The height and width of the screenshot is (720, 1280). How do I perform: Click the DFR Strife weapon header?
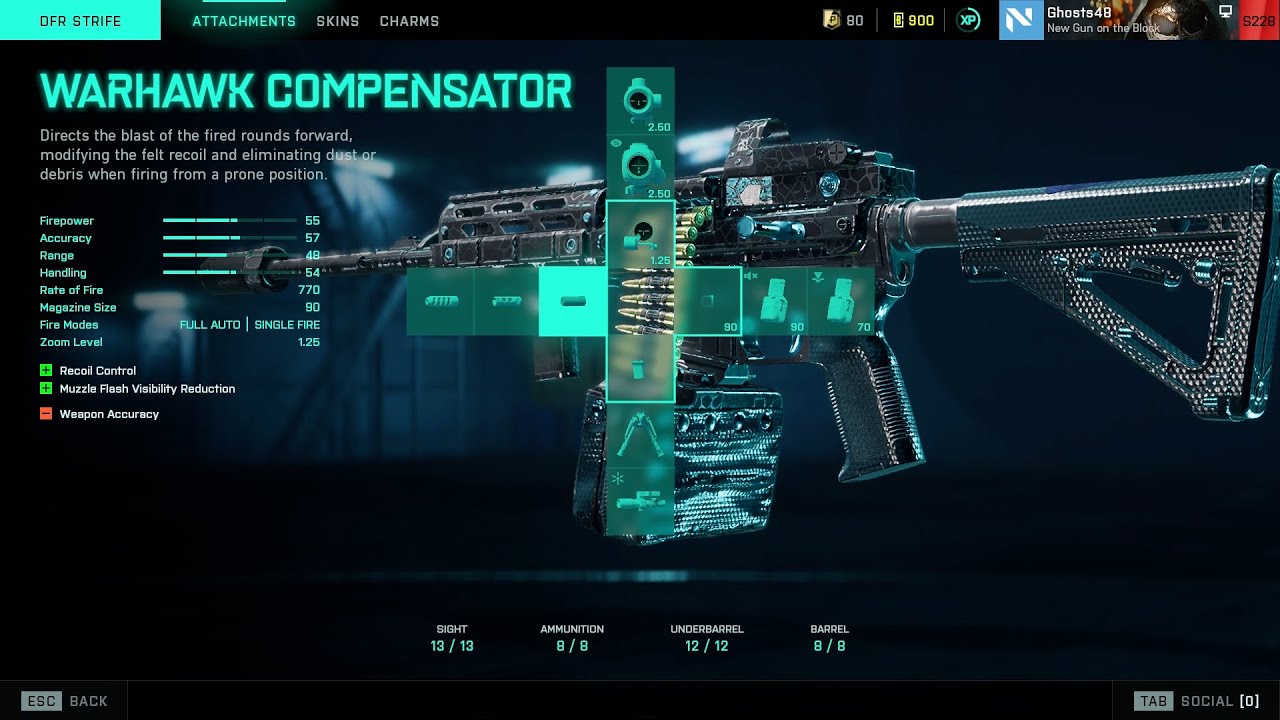point(80,21)
